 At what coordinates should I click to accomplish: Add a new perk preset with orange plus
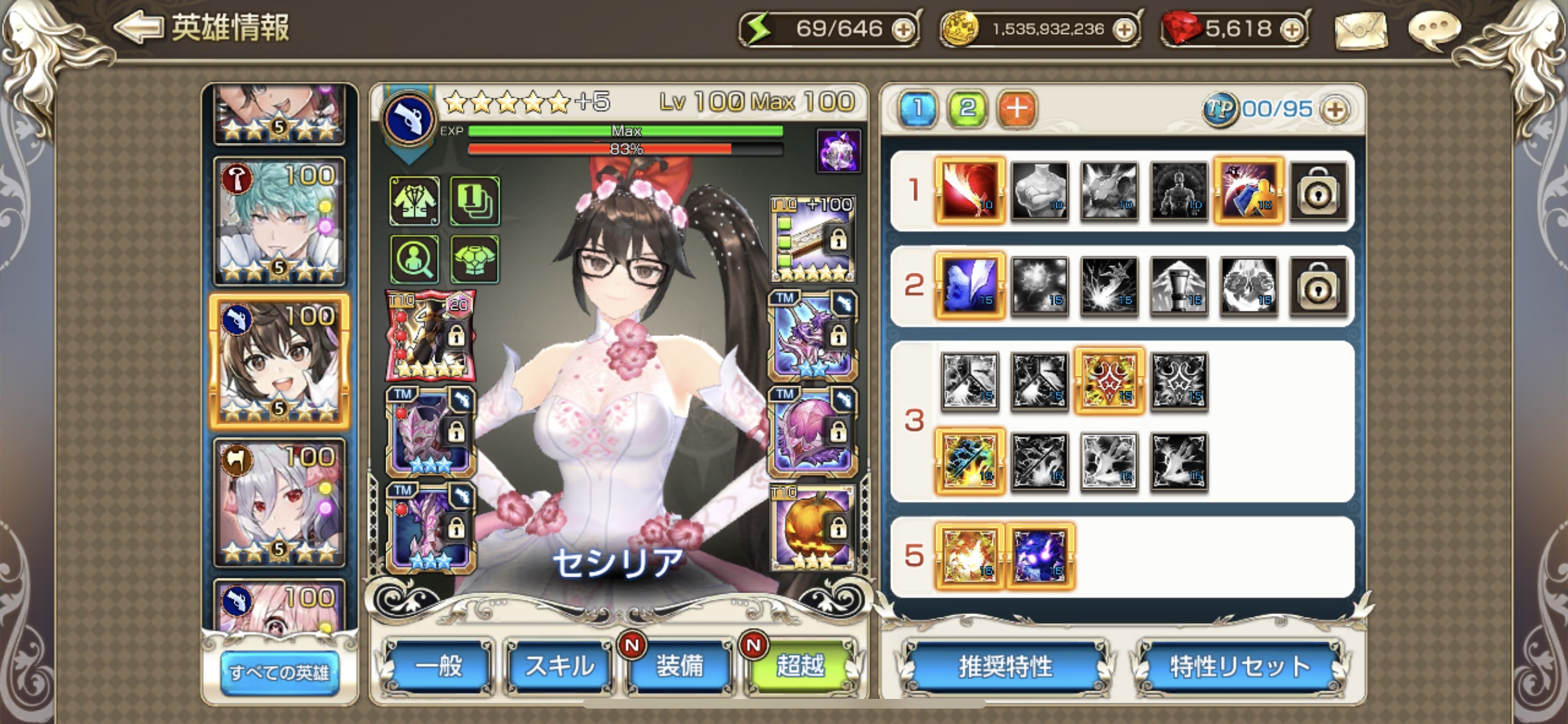(x=1016, y=109)
